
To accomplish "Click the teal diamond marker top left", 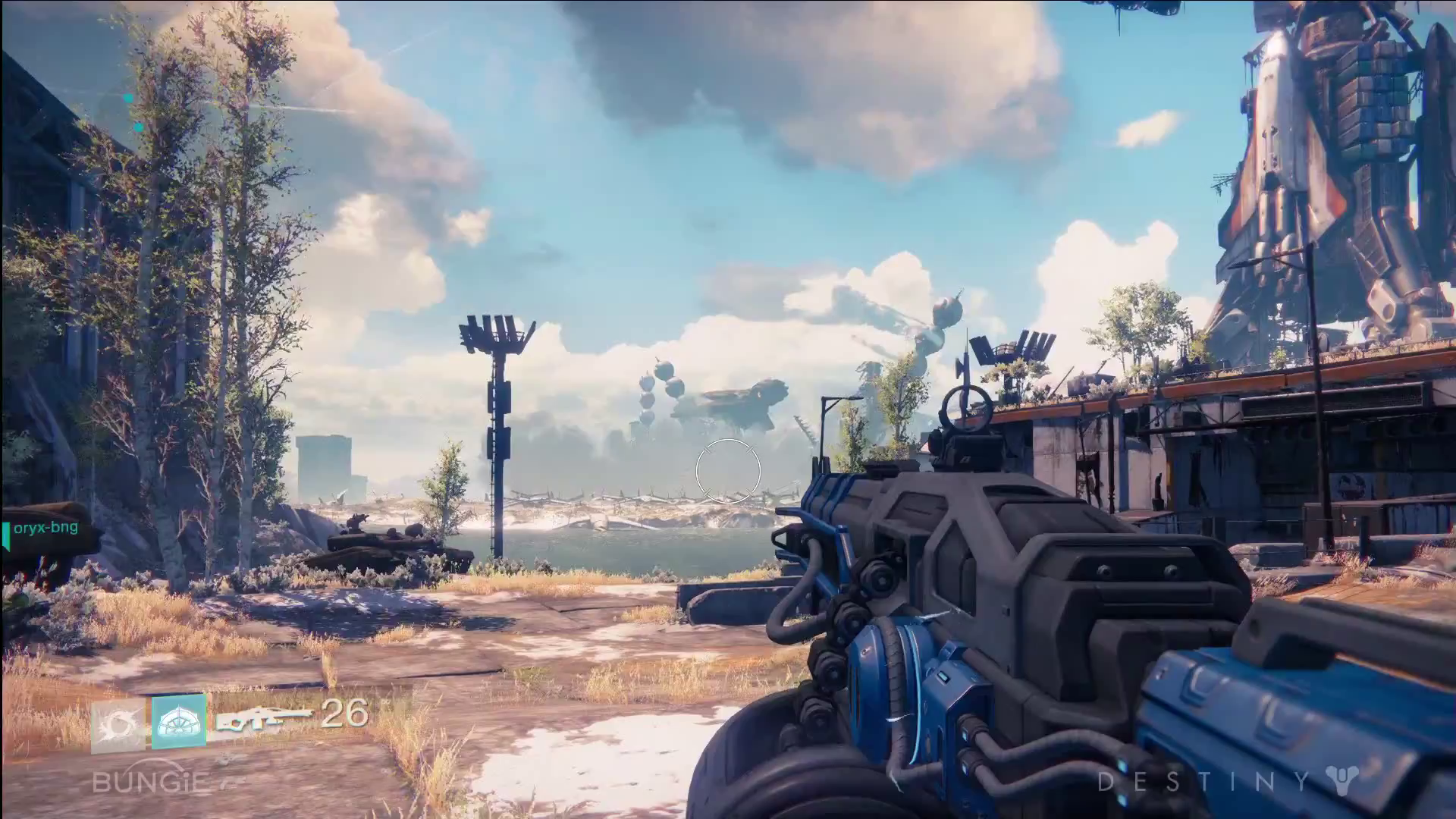I will [127, 97].
